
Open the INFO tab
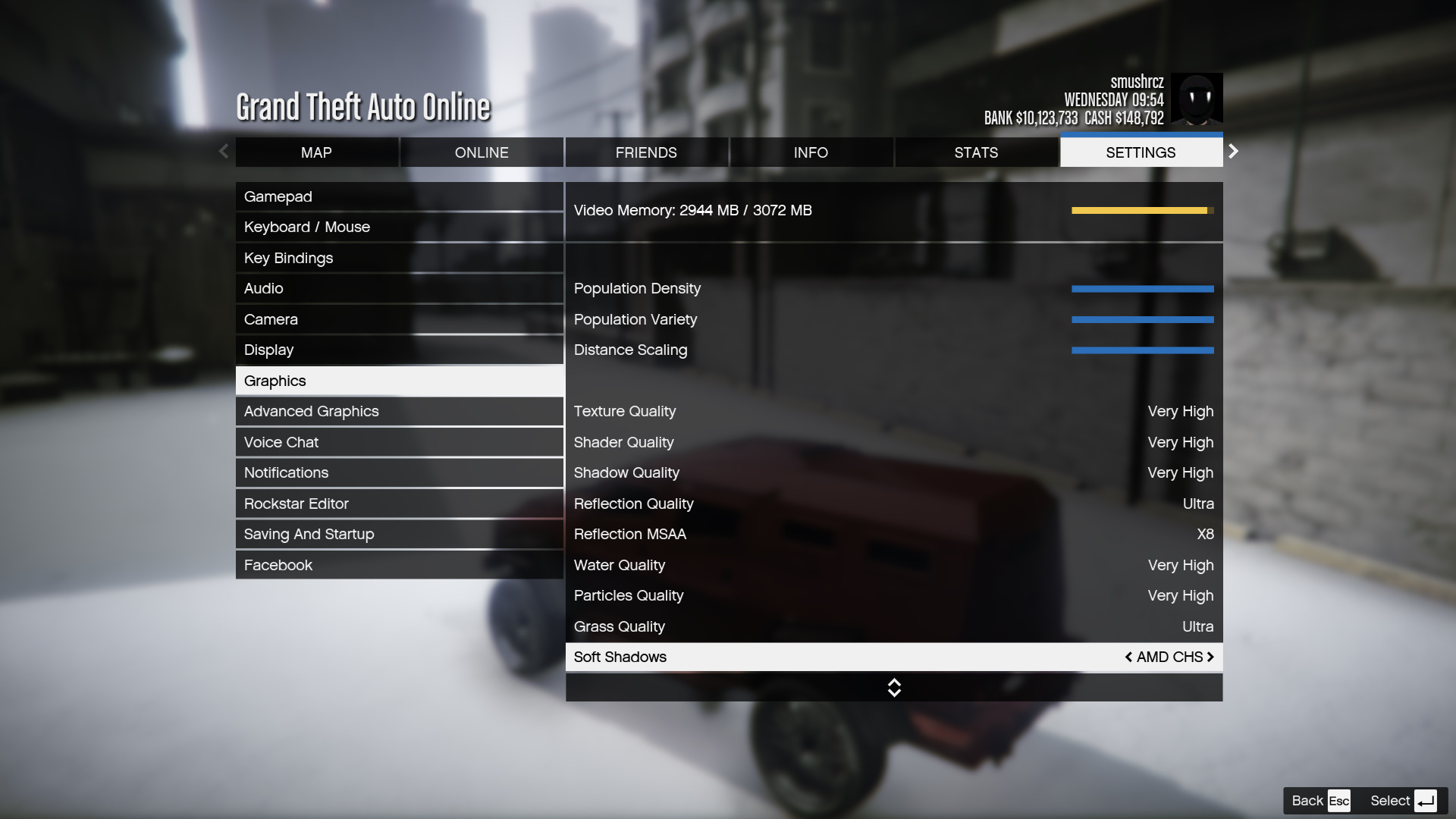[x=811, y=152]
